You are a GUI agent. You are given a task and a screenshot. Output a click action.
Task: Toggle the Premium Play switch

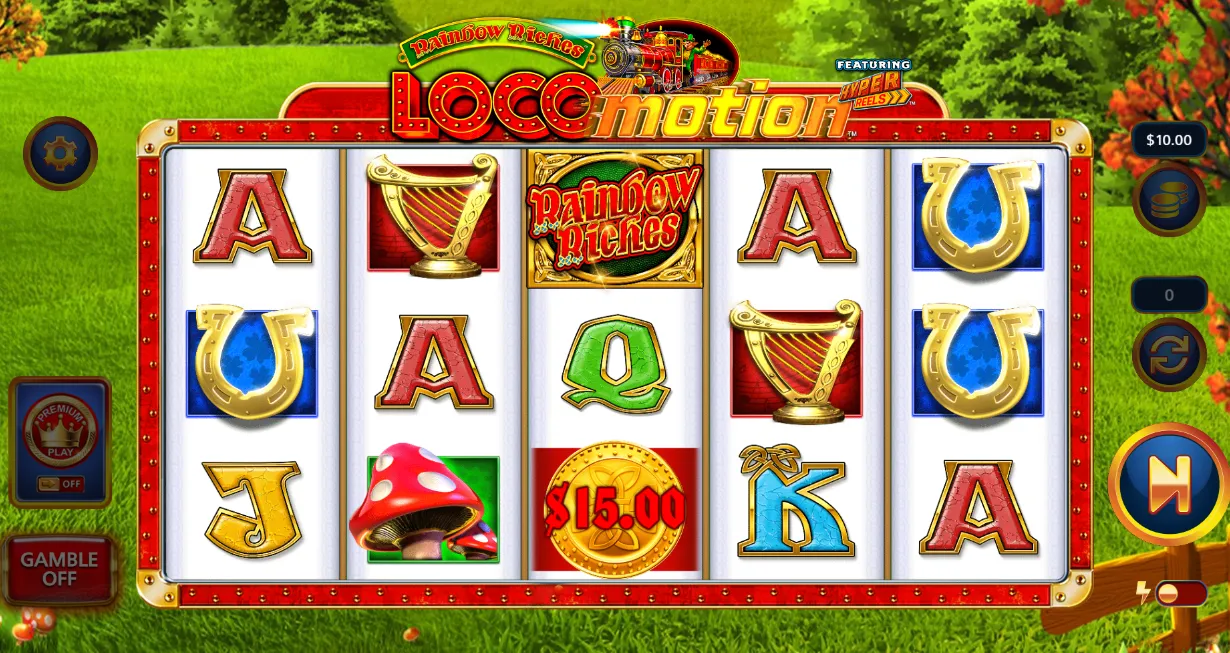coord(60,484)
